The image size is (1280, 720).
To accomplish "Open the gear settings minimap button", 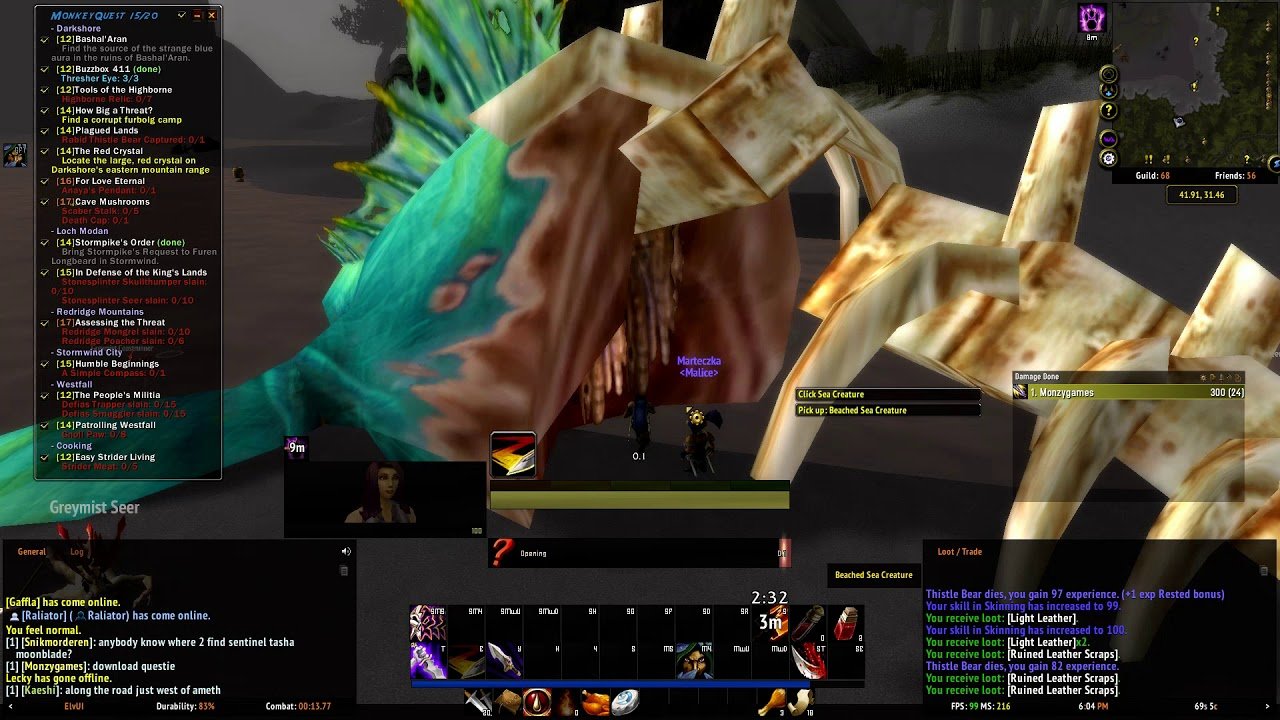I will click(1108, 159).
